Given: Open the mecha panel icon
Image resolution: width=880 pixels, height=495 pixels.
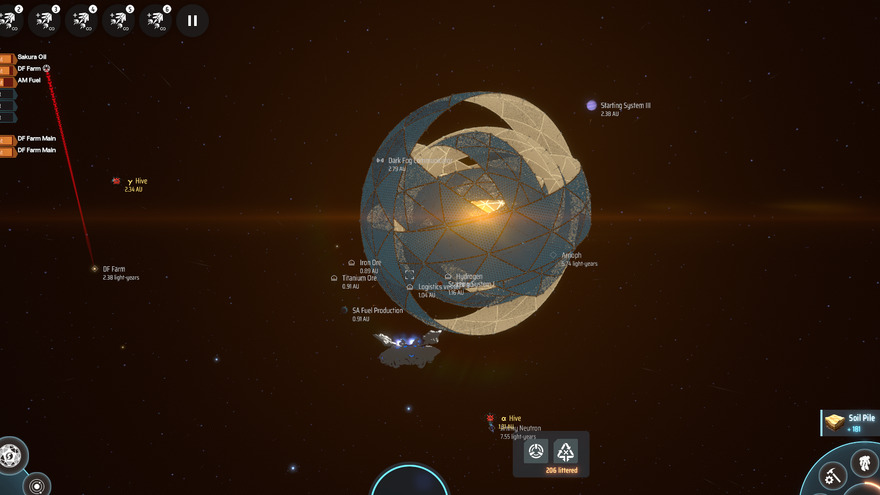Looking at the screenshot, I should pyautogui.click(x=862, y=462).
